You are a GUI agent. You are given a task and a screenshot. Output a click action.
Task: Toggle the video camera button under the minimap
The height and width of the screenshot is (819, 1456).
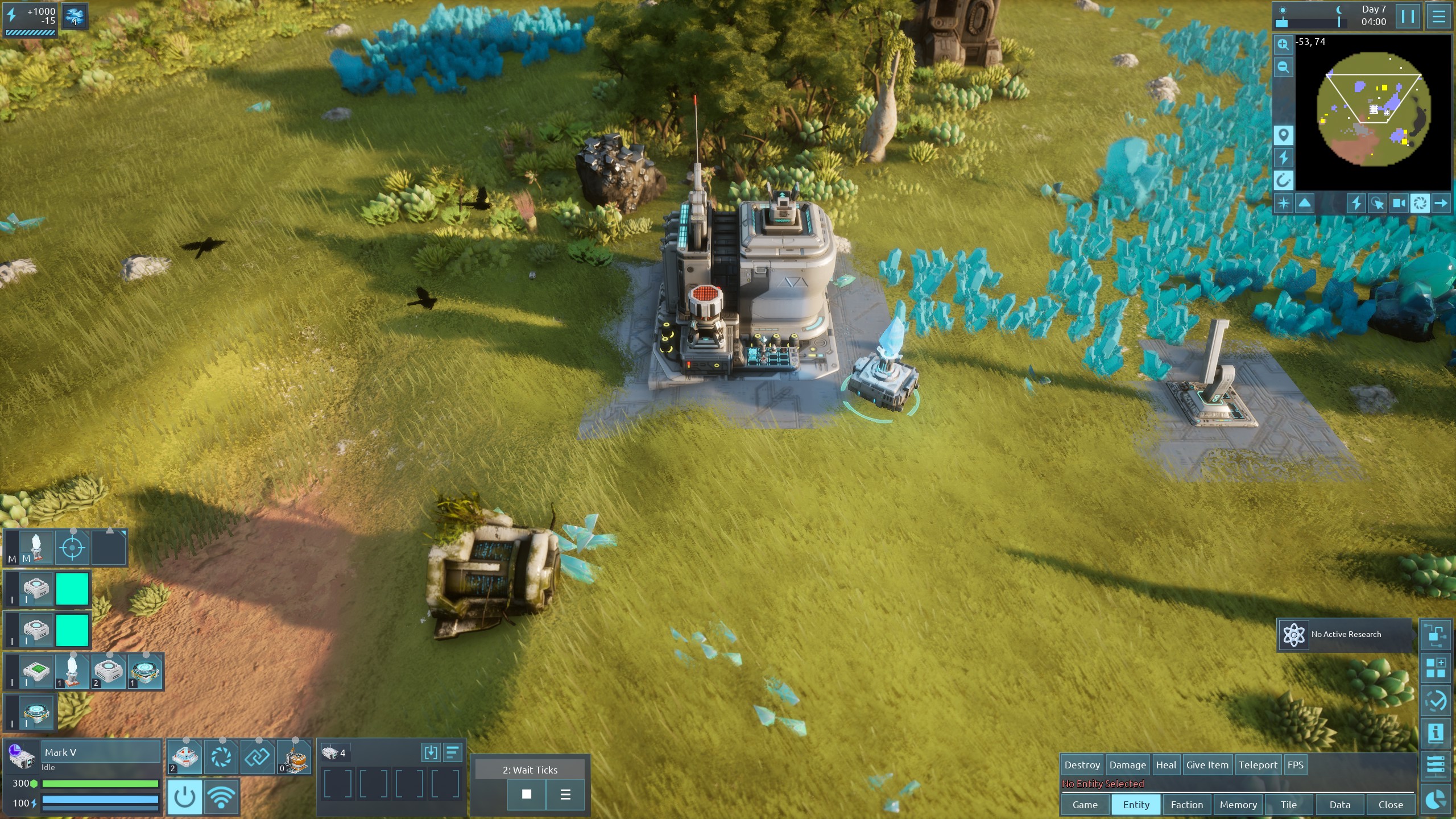click(1399, 203)
